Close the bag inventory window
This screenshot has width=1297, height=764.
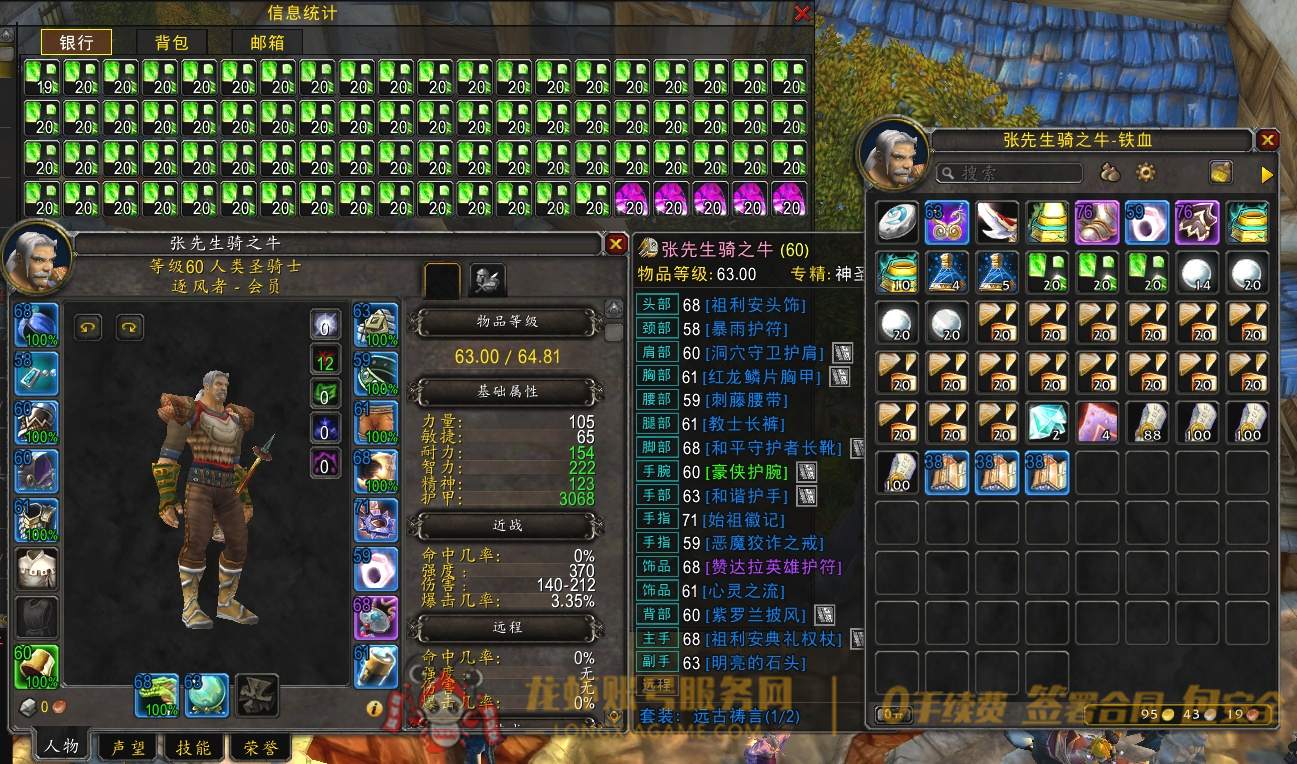pos(1268,140)
